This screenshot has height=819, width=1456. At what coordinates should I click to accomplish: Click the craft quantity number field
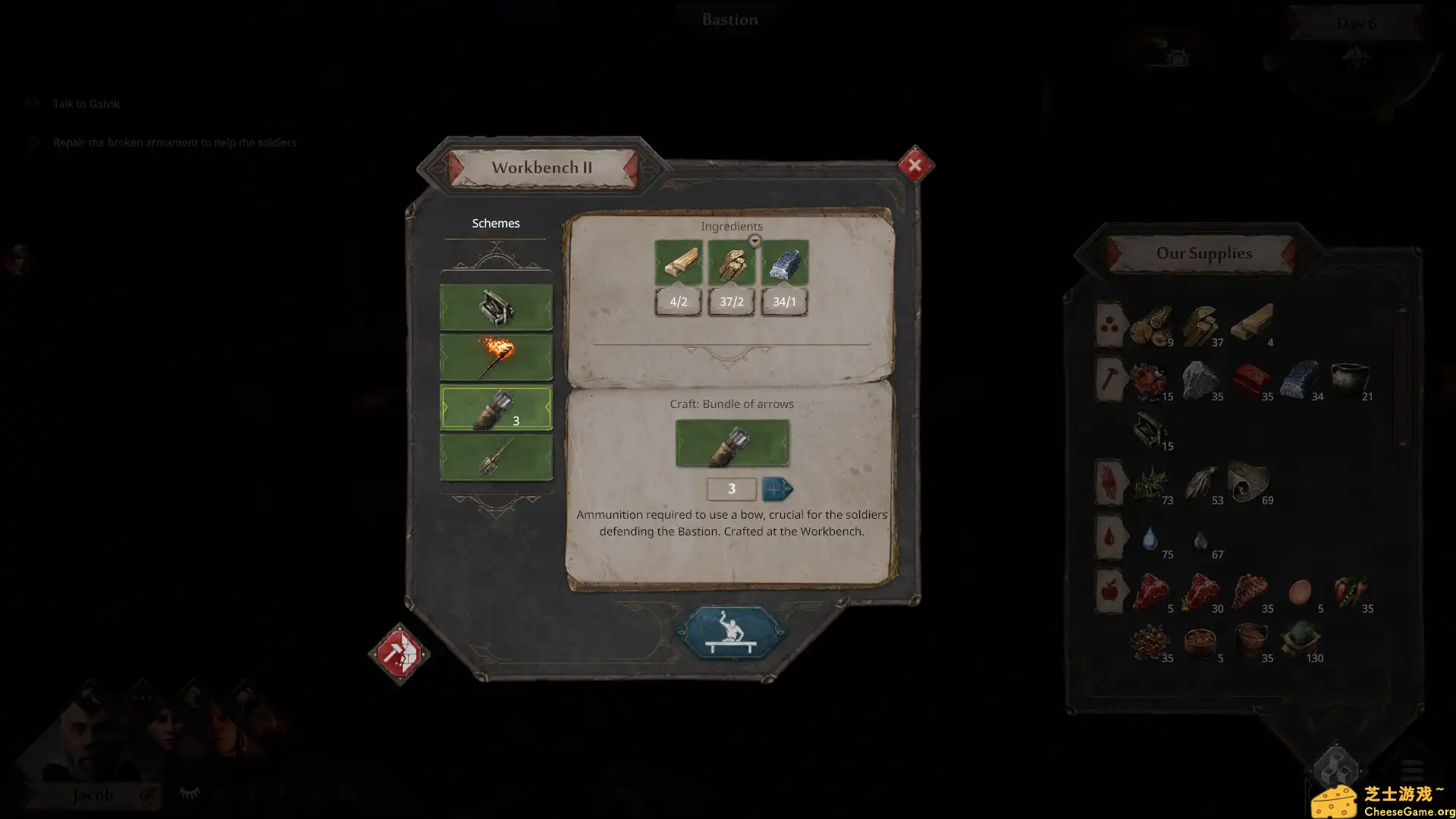(x=731, y=489)
